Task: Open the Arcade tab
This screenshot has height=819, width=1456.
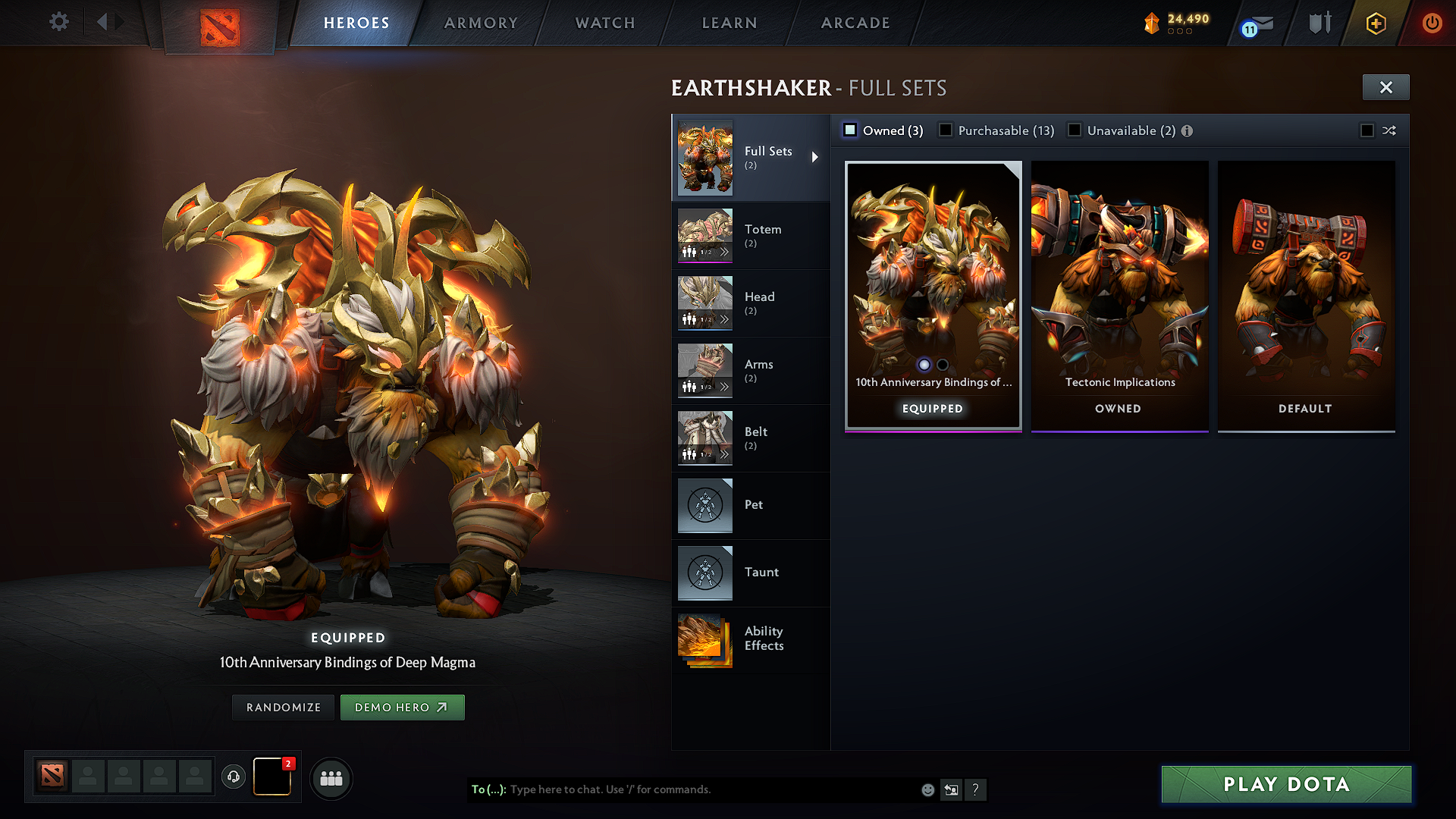Action: pyautogui.click(x=855, y=23)
